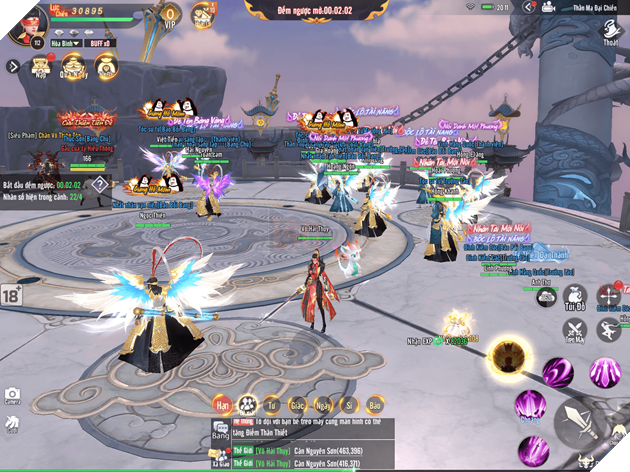This screenshot has height=472, width=630.
Task: Click the question mark help button
Action: [100, 184]
